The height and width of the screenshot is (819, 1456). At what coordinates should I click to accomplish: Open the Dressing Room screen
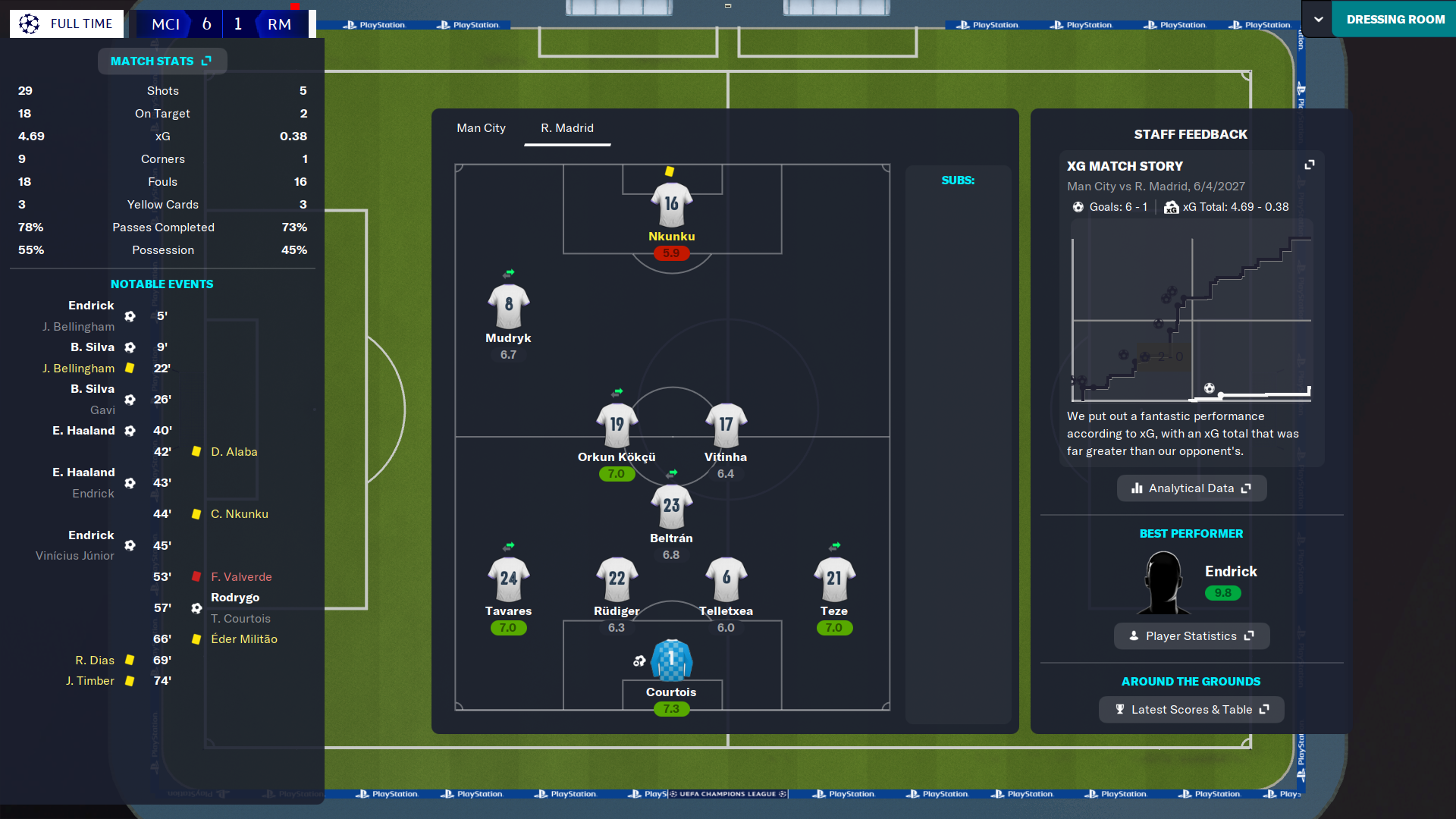(x=1395, y=20)
